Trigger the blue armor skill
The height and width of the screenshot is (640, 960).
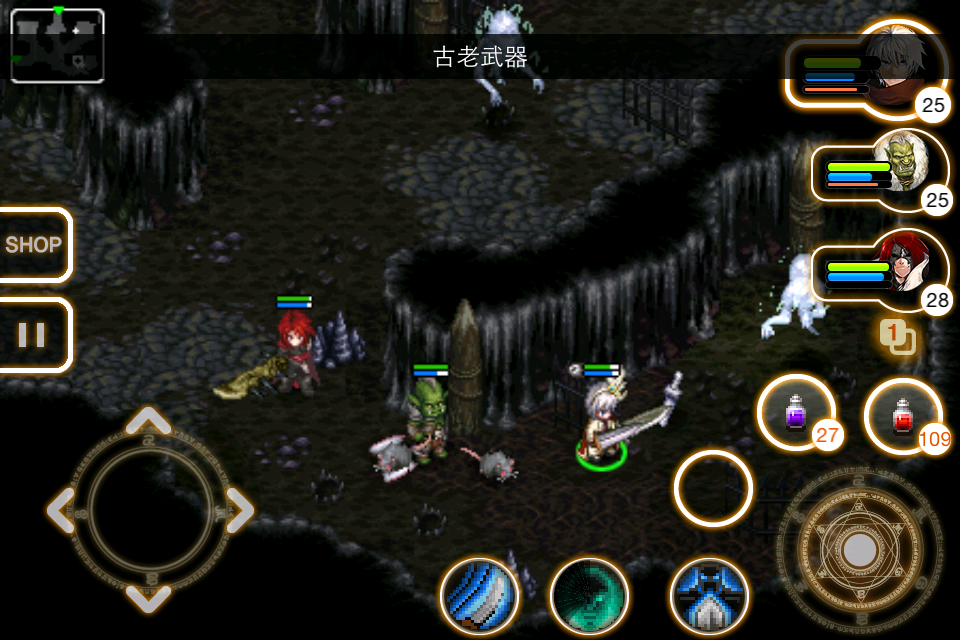tap(709, 596)
